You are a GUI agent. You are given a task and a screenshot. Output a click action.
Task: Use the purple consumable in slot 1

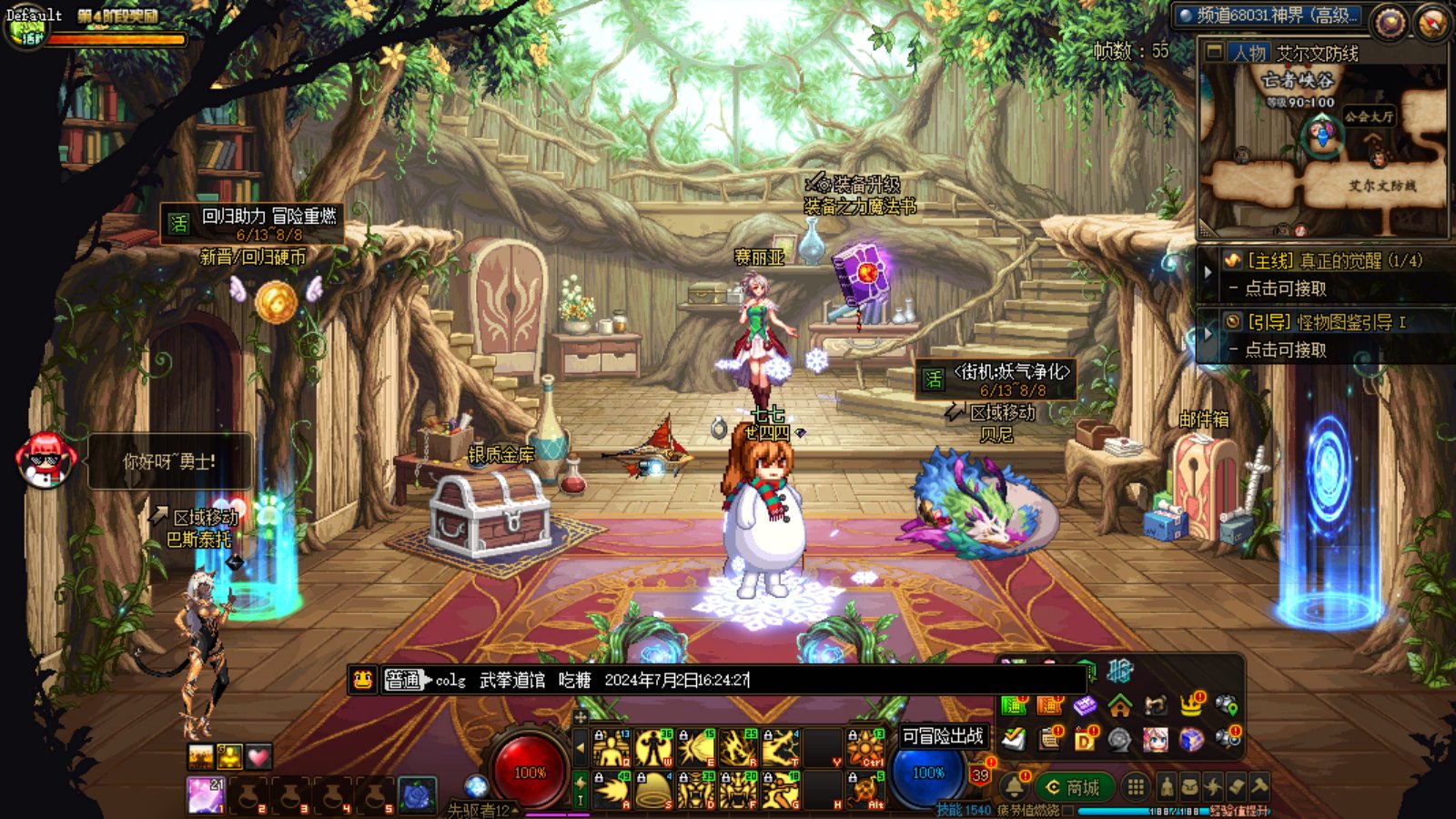(206, 794)
